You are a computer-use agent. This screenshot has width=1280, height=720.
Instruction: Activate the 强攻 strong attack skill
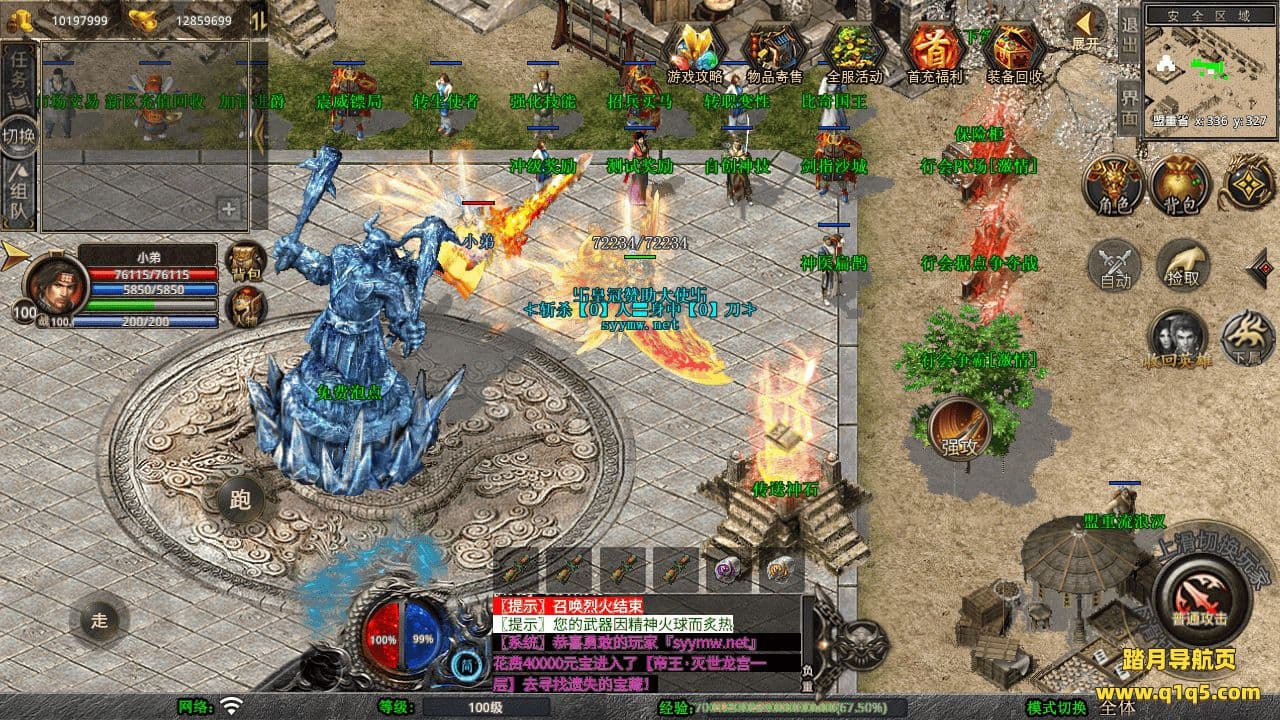pos(959,429)
